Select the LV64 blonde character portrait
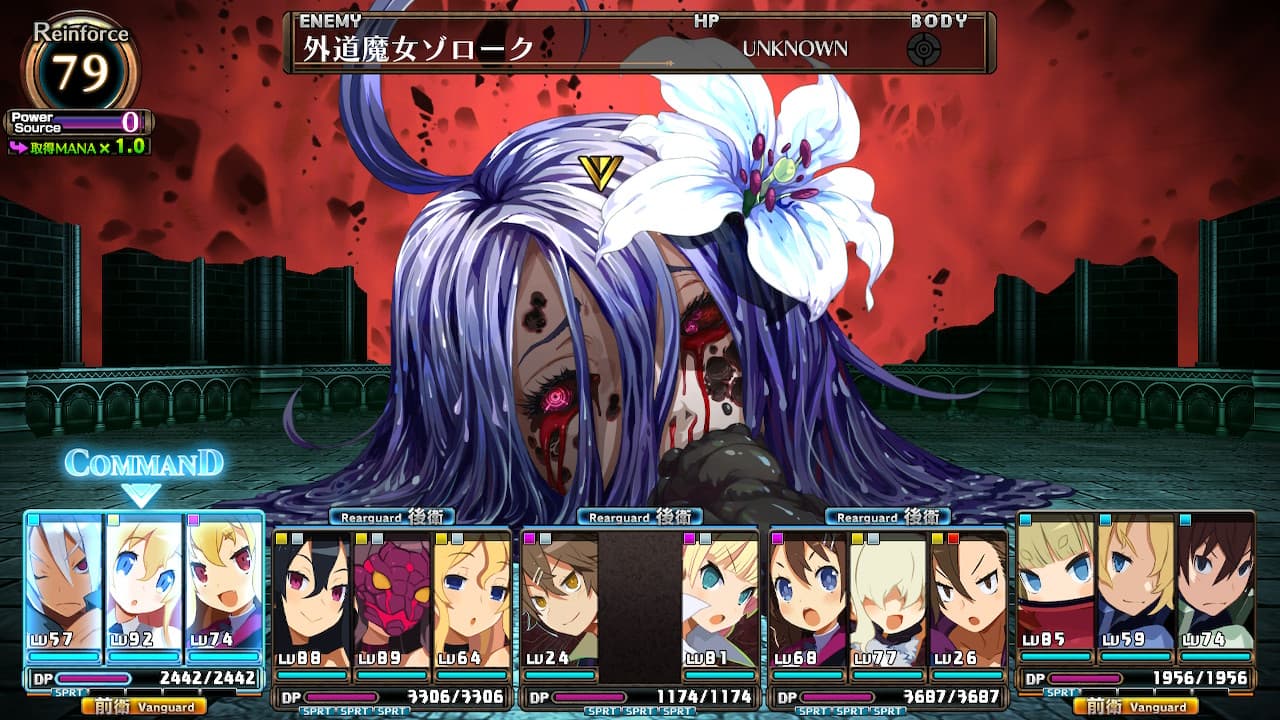This screenshot has width=1280, height=720. click(x=471, y=597)
